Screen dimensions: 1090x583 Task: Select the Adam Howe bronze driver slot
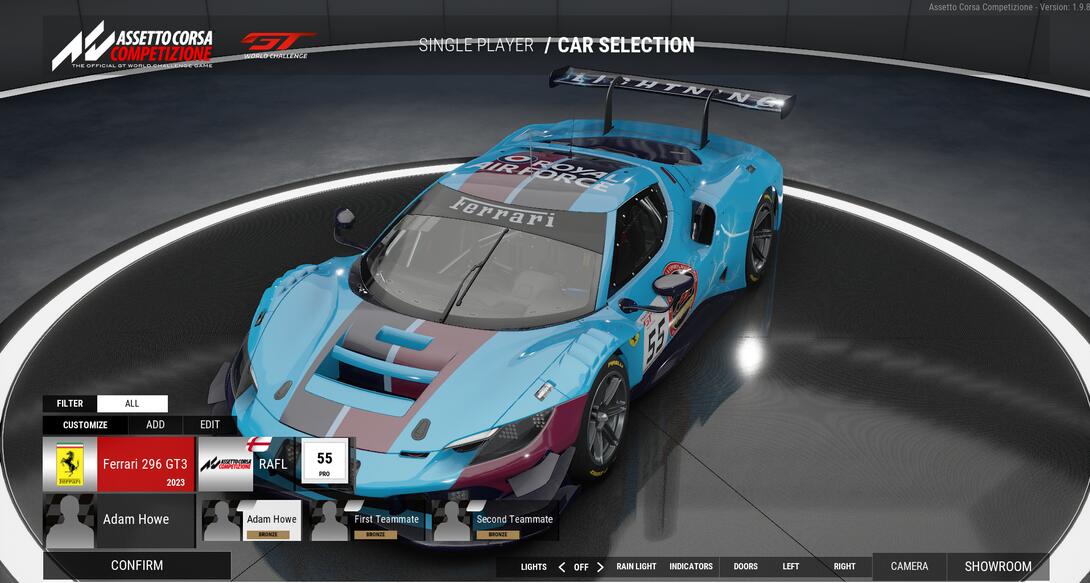coord(250,521)
